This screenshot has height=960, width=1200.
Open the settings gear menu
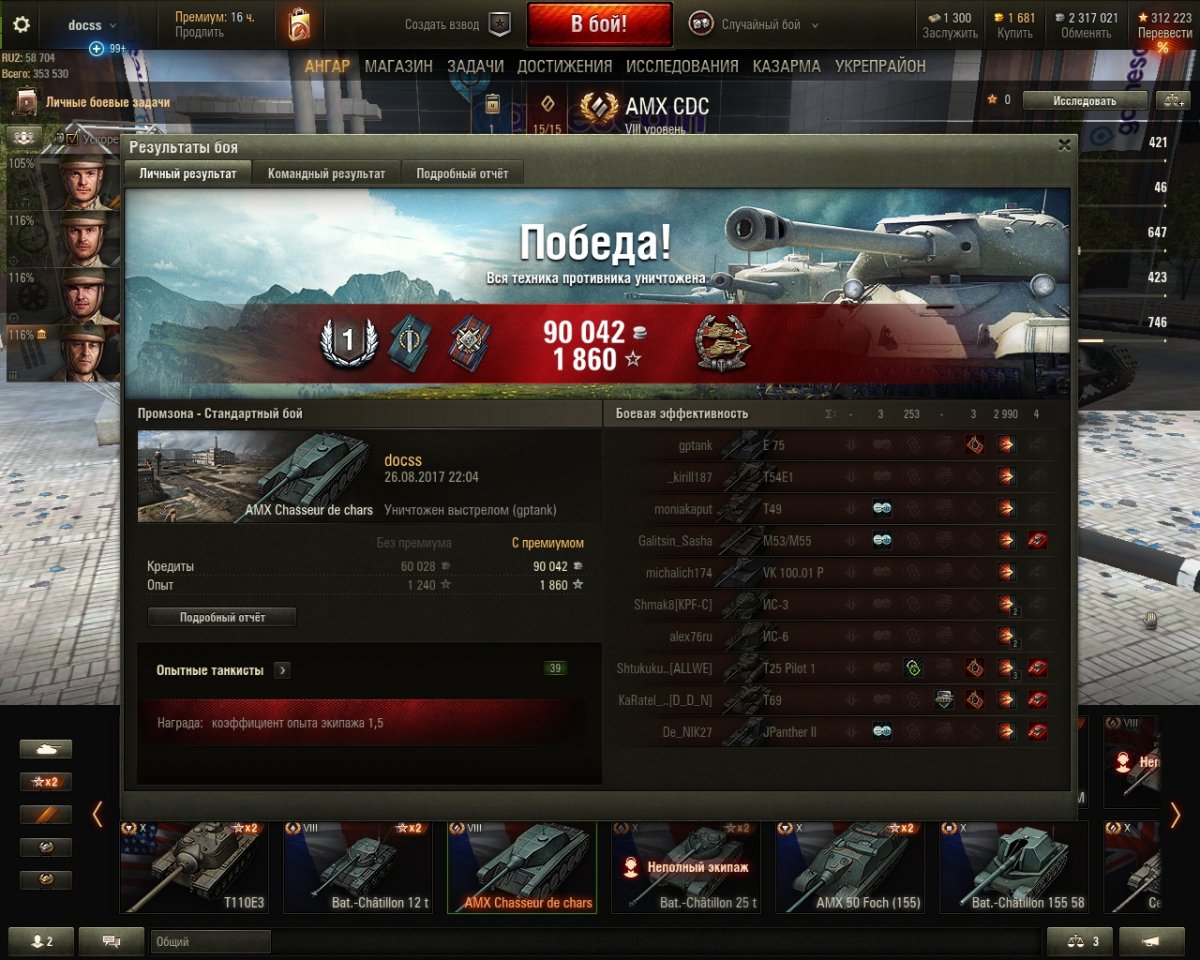click(x=21, y=25)
